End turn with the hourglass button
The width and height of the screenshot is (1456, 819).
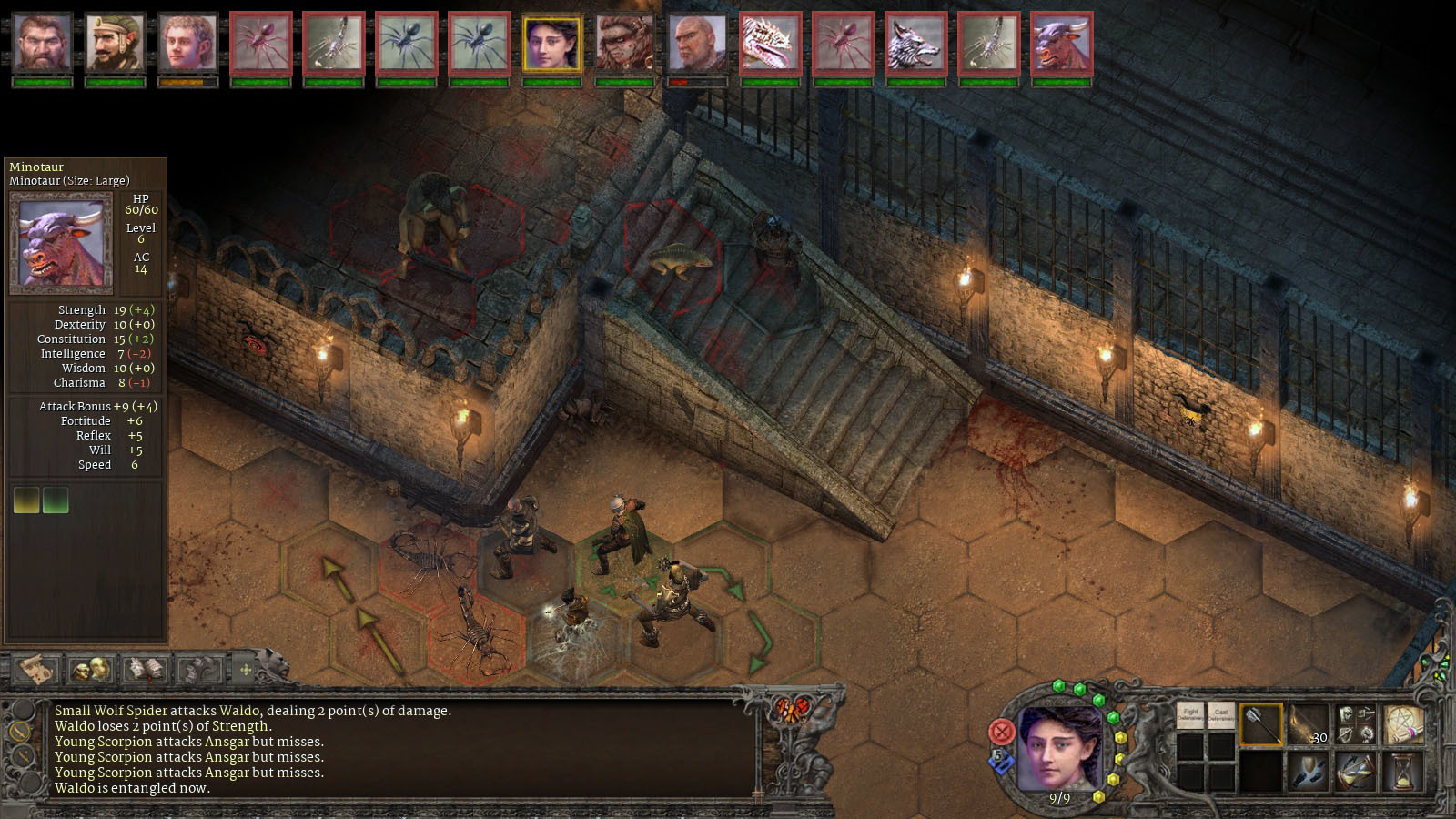(x=1402, y=772)
